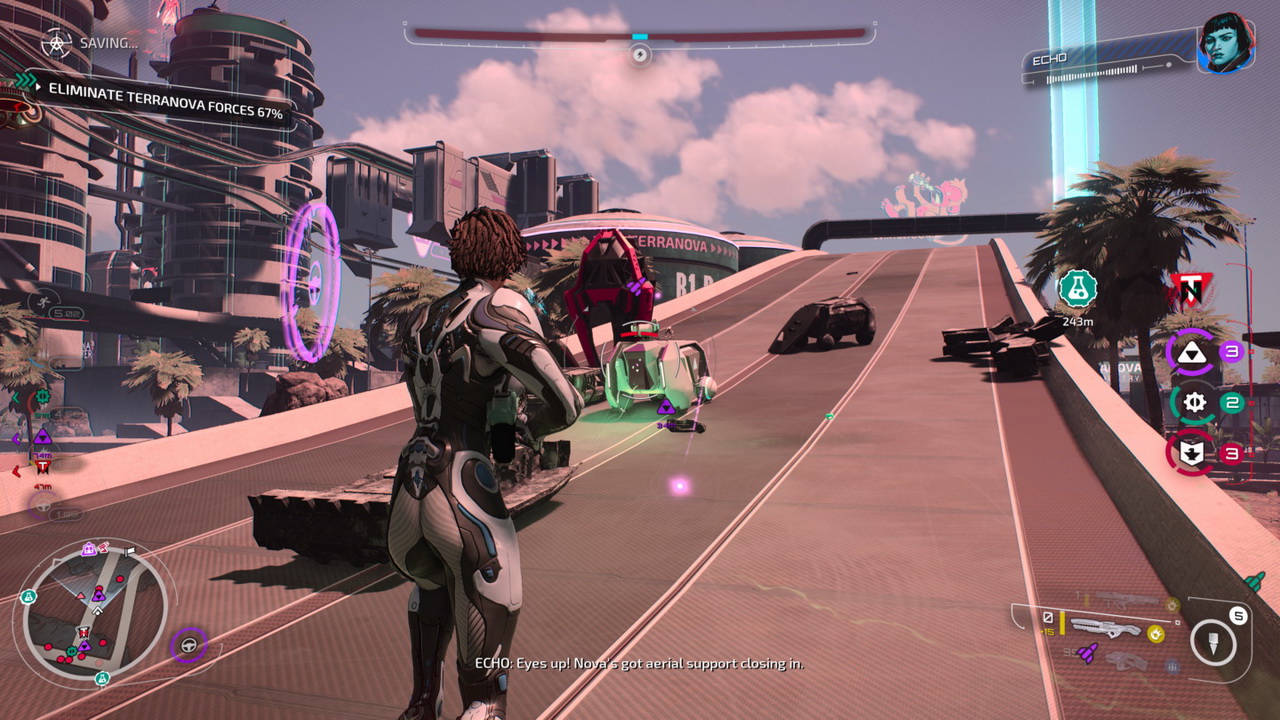This screenshot has height=720, width=1280.
Task: Click the purple steering wheel vehicle icon
Action: (188, 646)
